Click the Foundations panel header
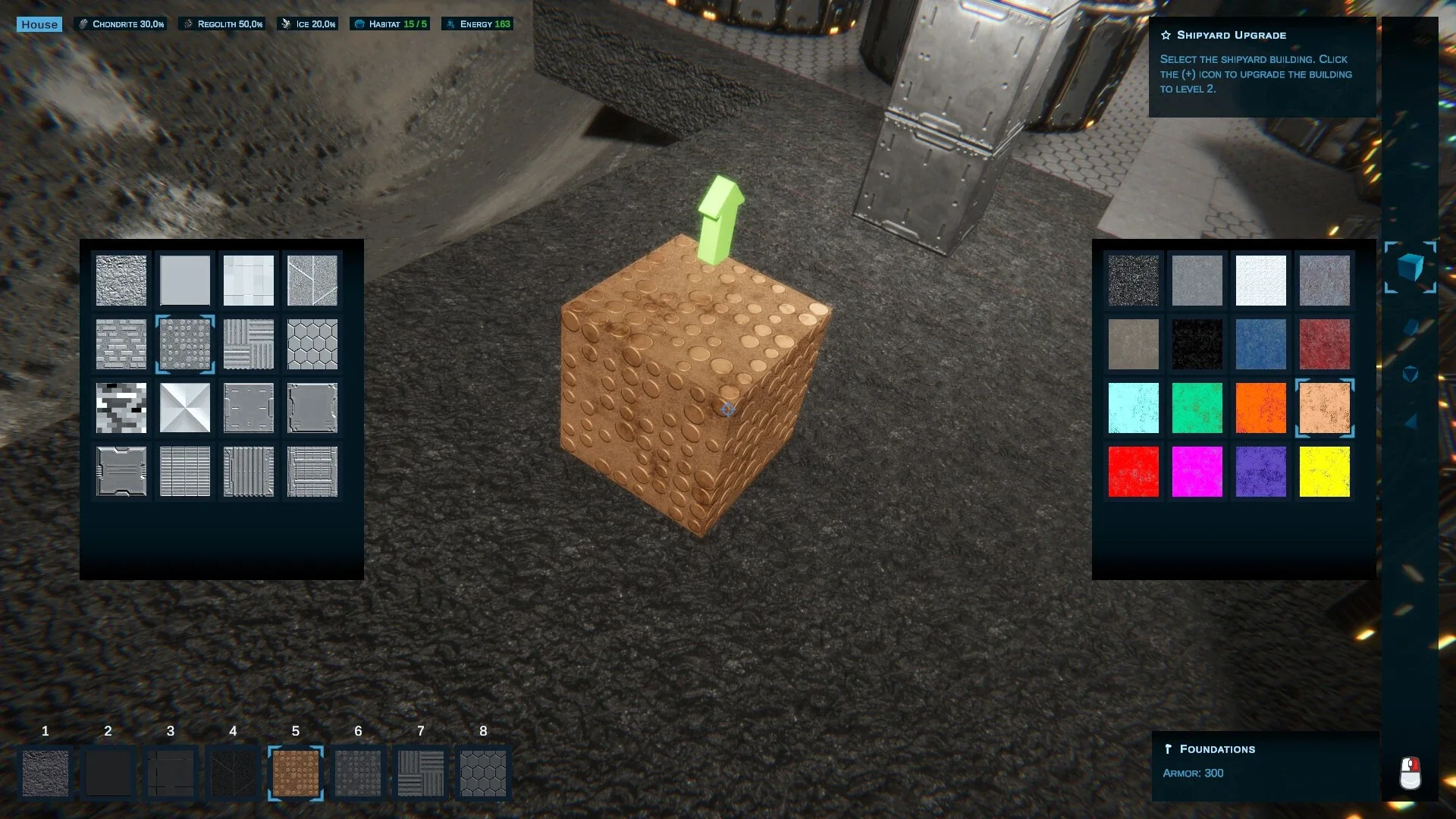Screen dimensions: 1456x819 click(1216, 748)
